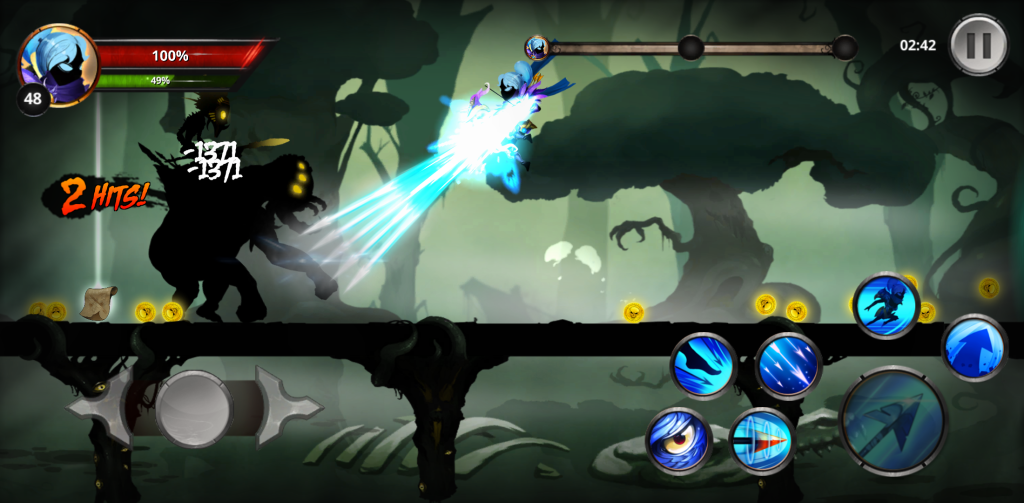The width and height of the screenshot is (1024, 503).
Task: Tap the upward arrow jump button
Action: click(973, 348)
